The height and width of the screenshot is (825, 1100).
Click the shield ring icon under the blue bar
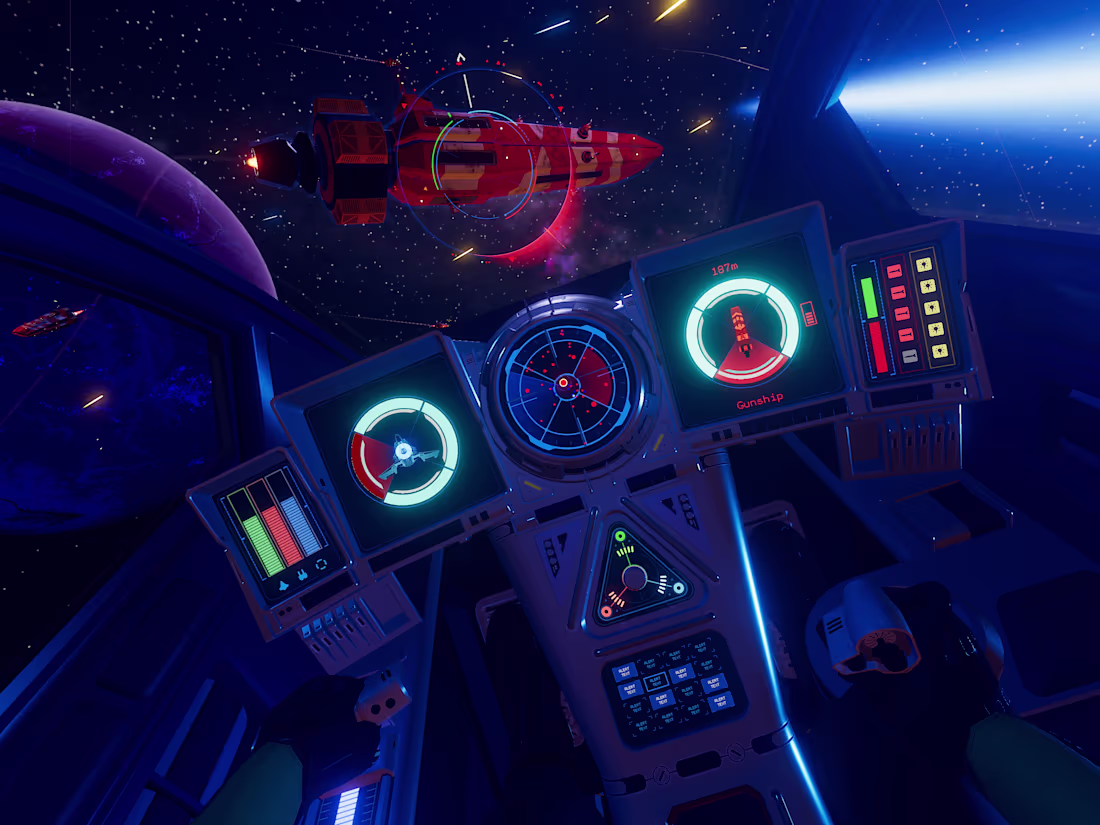322,563
